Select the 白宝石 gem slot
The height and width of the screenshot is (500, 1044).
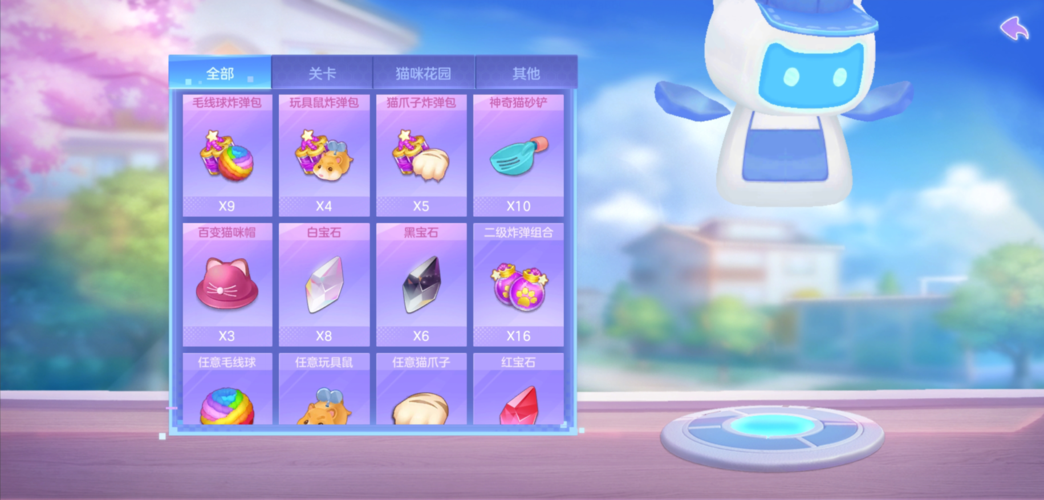(323, 285)
